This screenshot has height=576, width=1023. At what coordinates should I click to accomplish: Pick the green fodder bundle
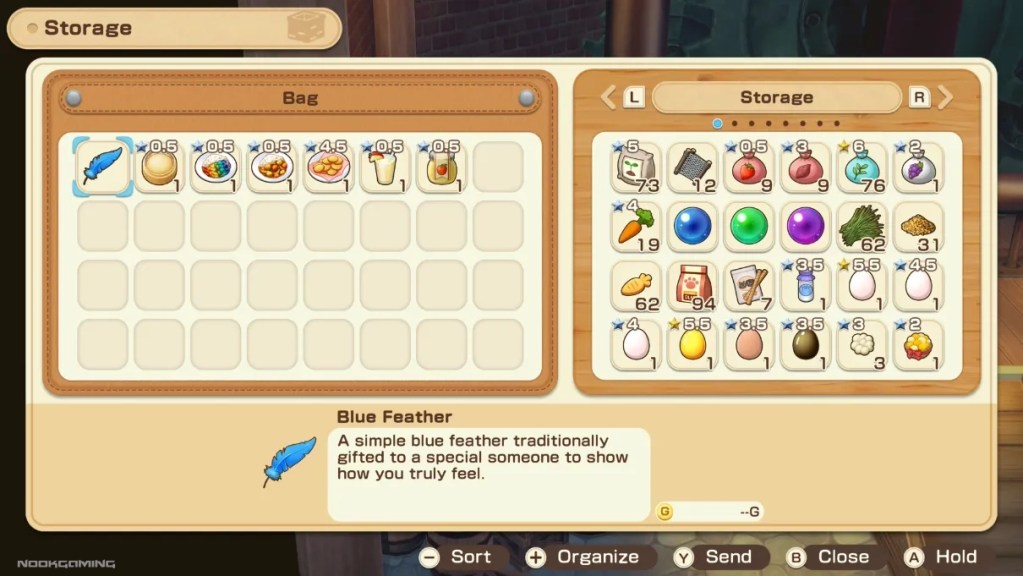click(x=861, y=227)
